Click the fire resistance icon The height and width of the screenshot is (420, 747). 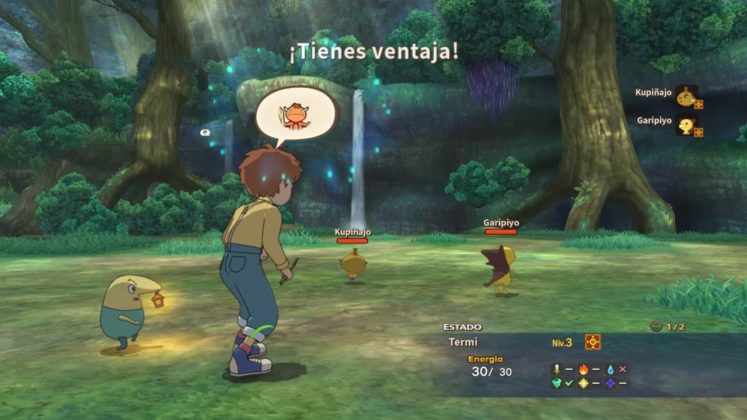[x=583, y=369]
